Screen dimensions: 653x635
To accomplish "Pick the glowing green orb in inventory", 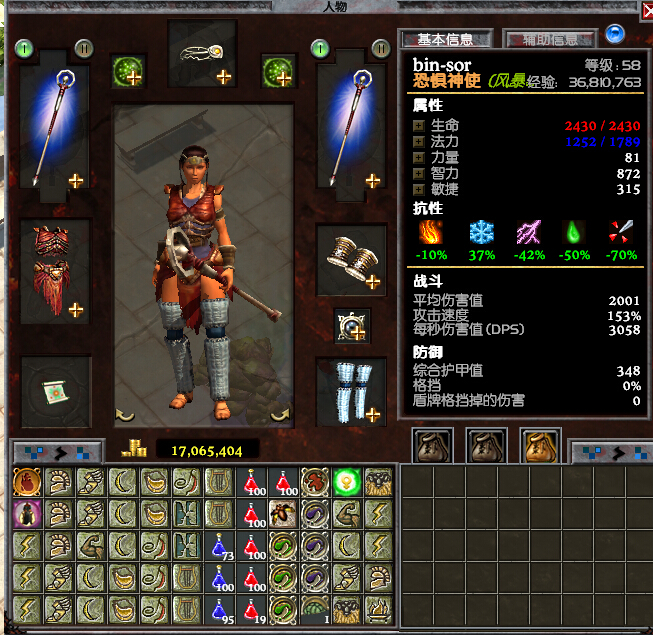I will pyautogui.click(x=347, y=482).
